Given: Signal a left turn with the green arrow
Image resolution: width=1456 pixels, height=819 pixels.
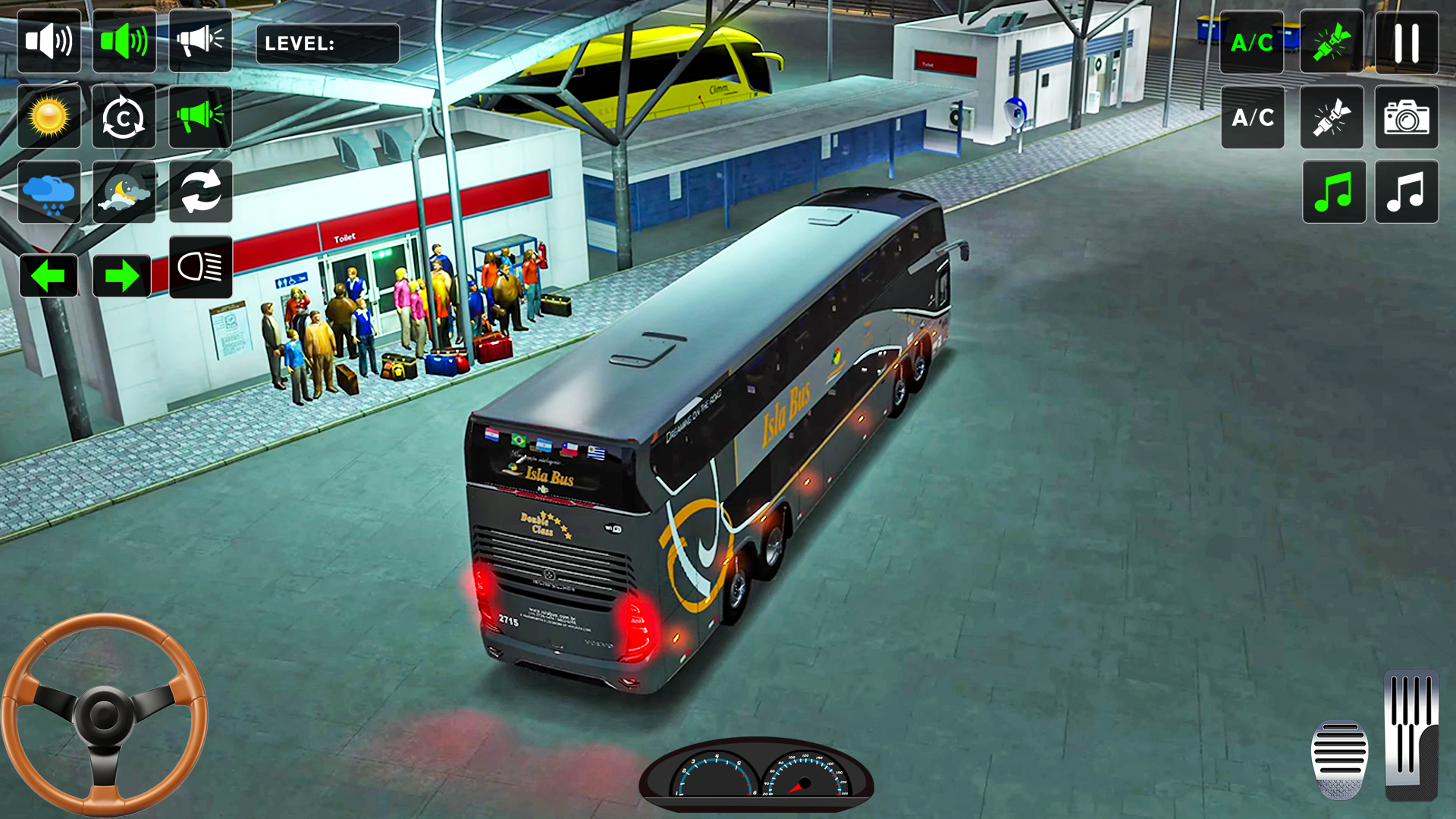Looking at the screenshot, I should point(49,276).
